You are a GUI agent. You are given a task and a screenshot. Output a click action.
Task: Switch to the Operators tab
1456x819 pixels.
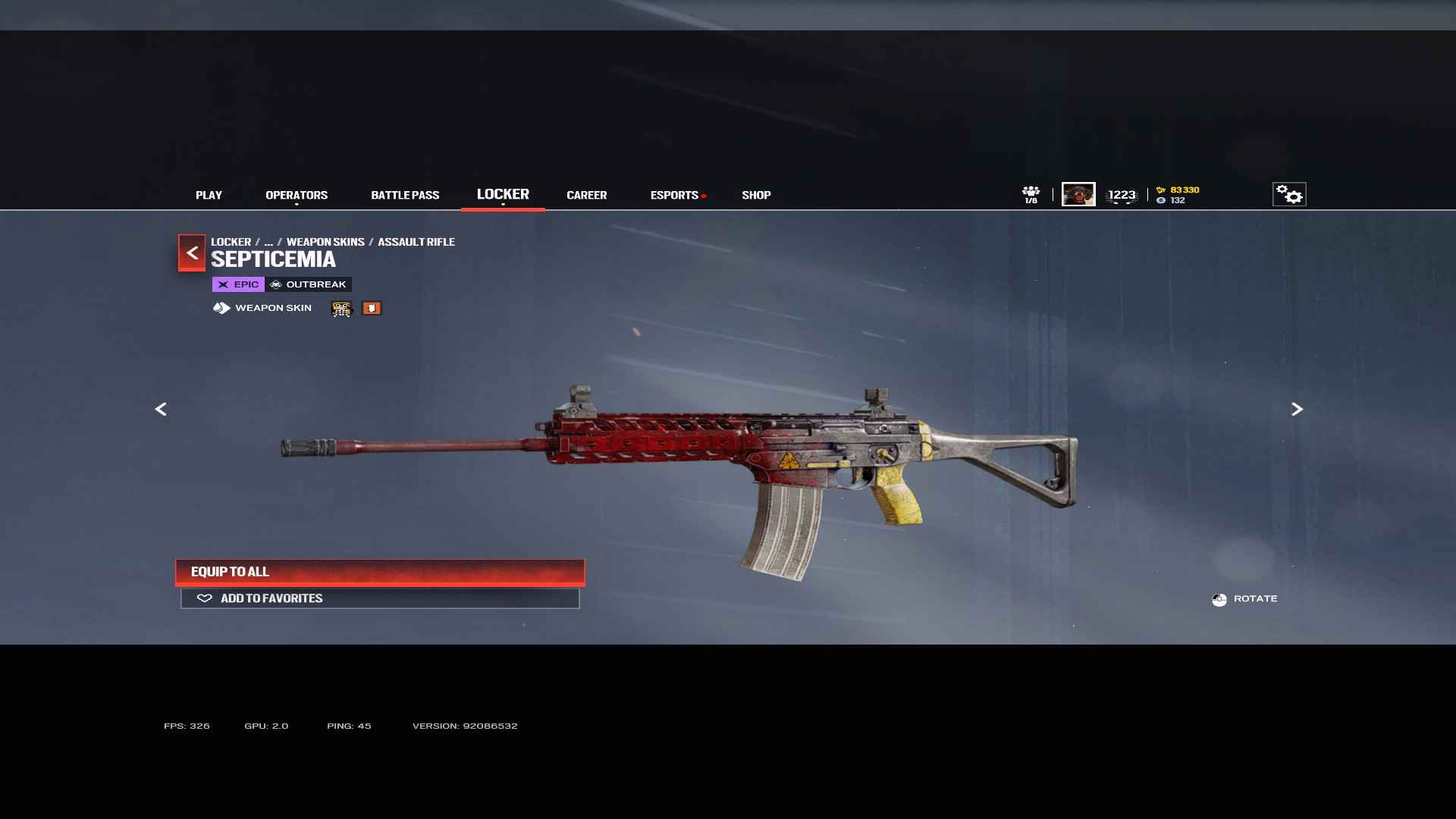coord(297,195)
